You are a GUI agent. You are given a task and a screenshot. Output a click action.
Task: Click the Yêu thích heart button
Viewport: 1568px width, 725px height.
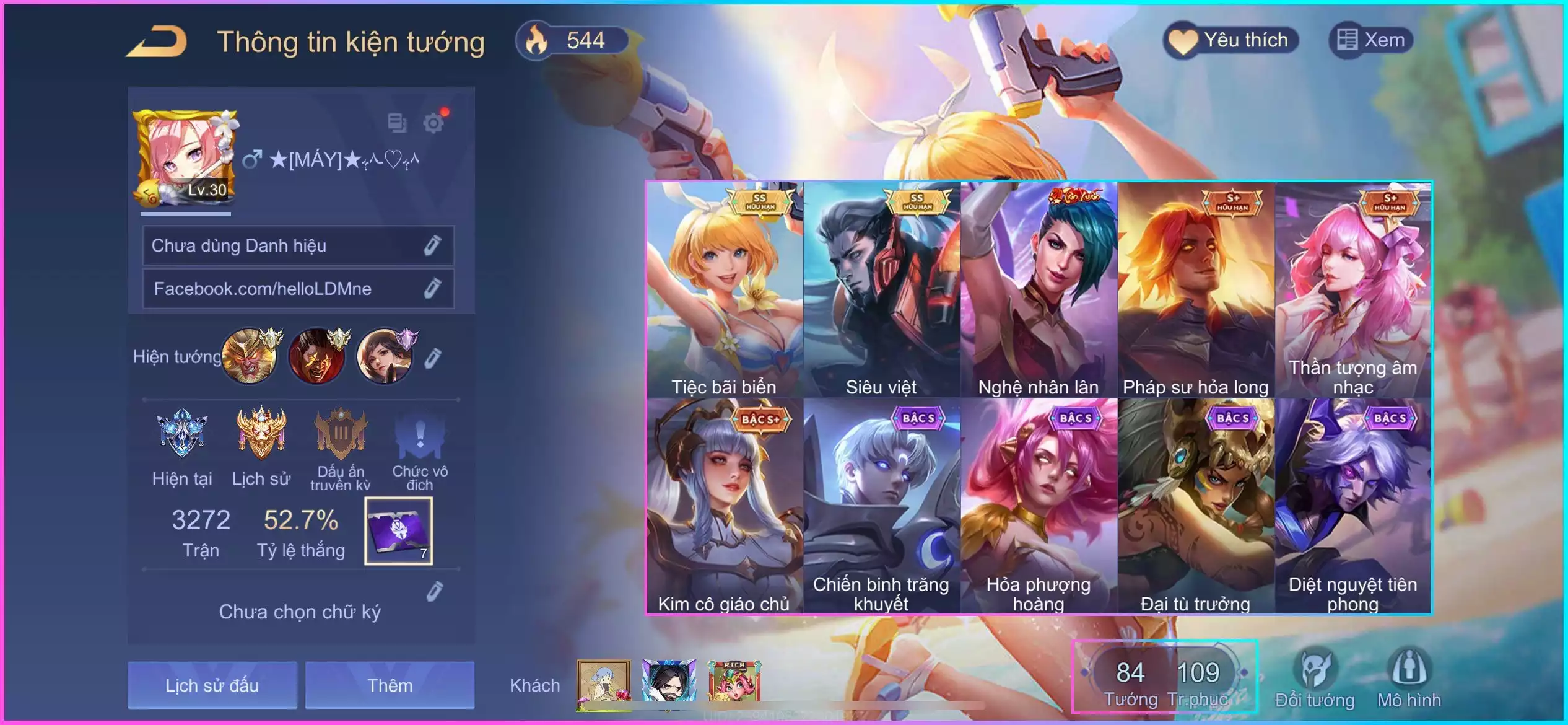point(1230,41)
